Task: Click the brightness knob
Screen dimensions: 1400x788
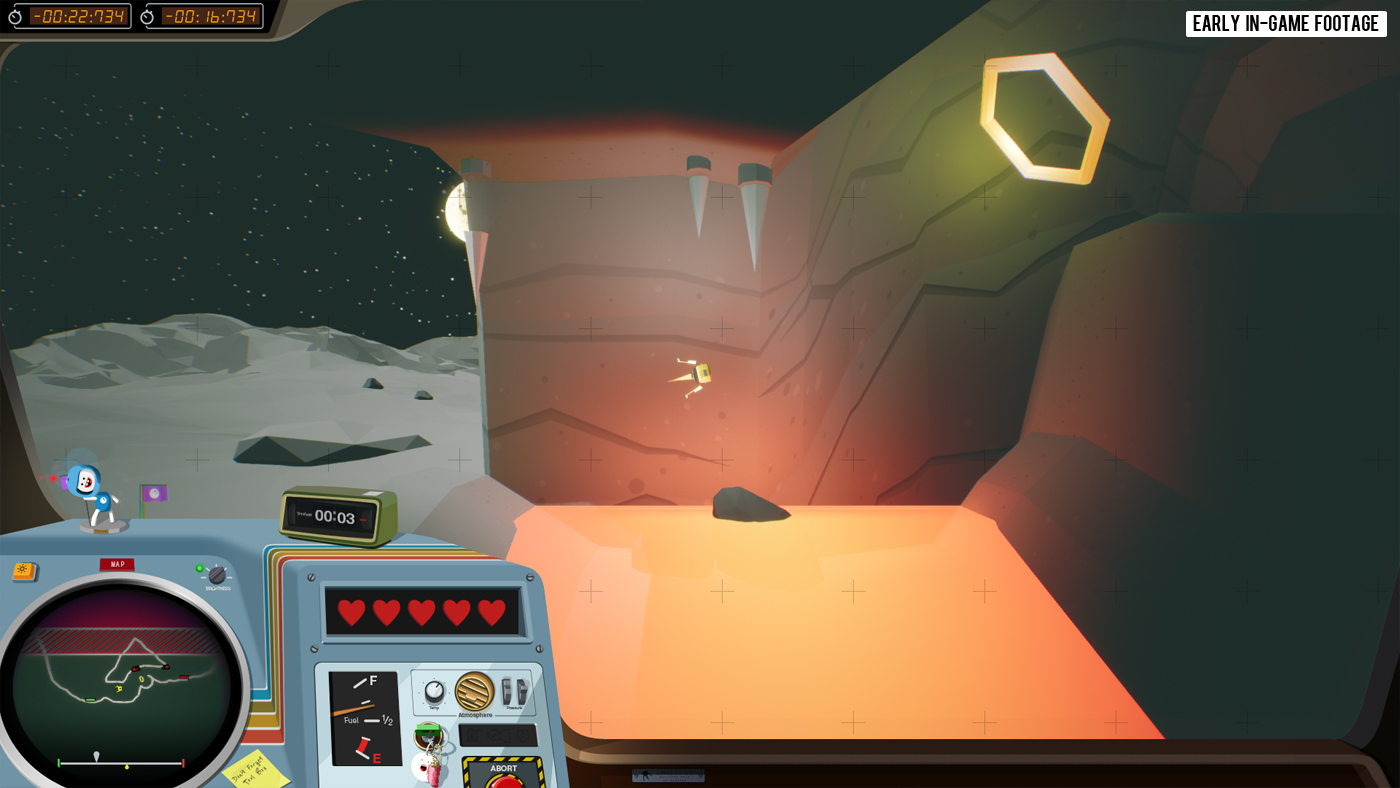Action: point(217,575)
